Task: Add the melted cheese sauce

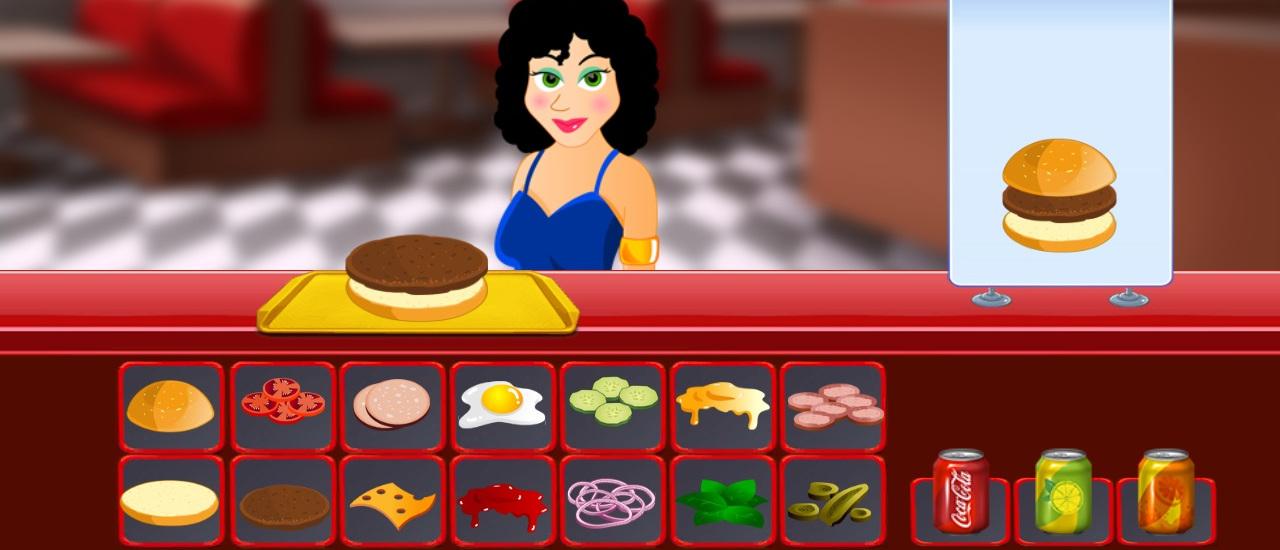Action: pyautogui.click(x=722, y=404)
